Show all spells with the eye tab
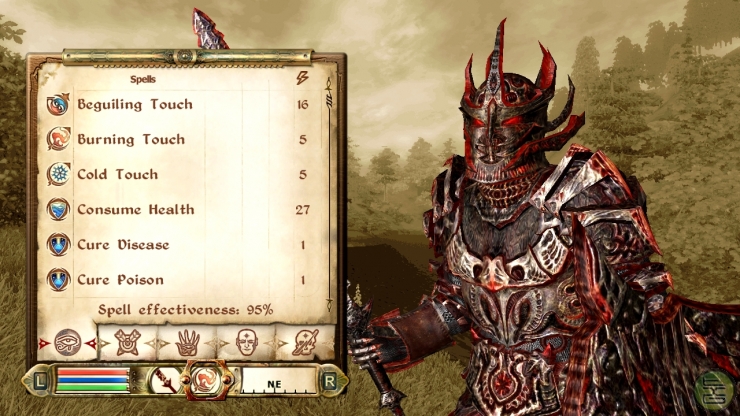 tap(68, 342)
